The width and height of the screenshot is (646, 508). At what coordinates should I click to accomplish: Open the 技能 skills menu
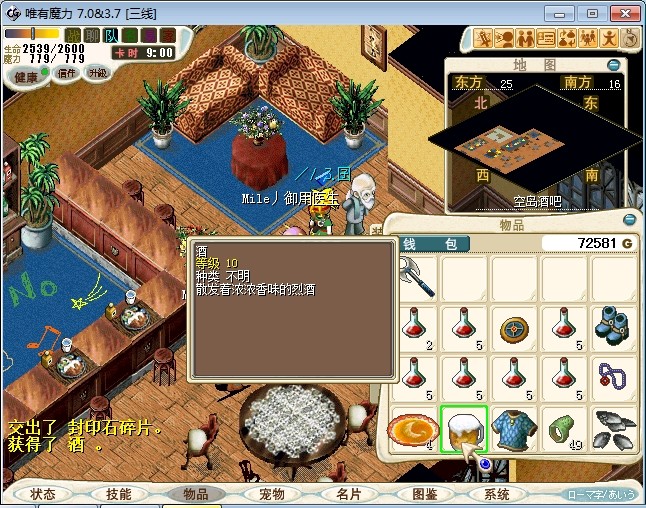pyautogui.click(x=119, y=494)
